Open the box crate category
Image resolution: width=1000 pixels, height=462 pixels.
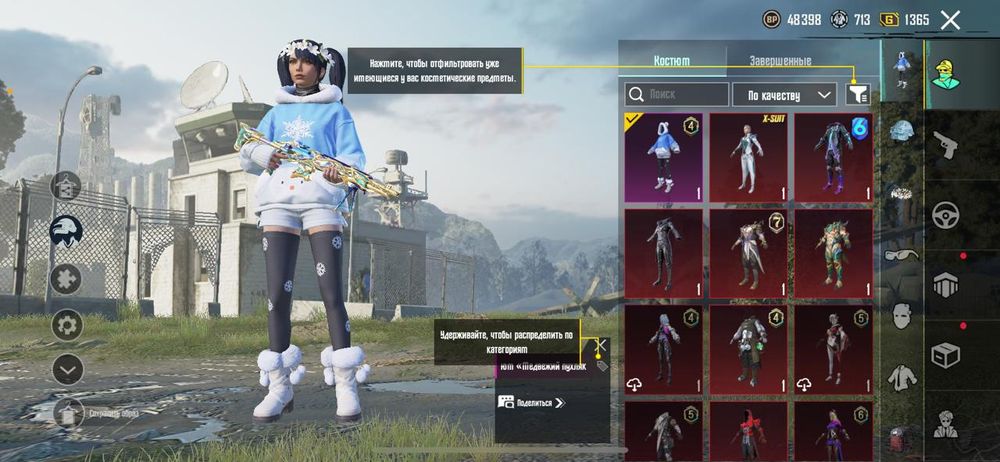pyautogui.click(x=945, y=354)
